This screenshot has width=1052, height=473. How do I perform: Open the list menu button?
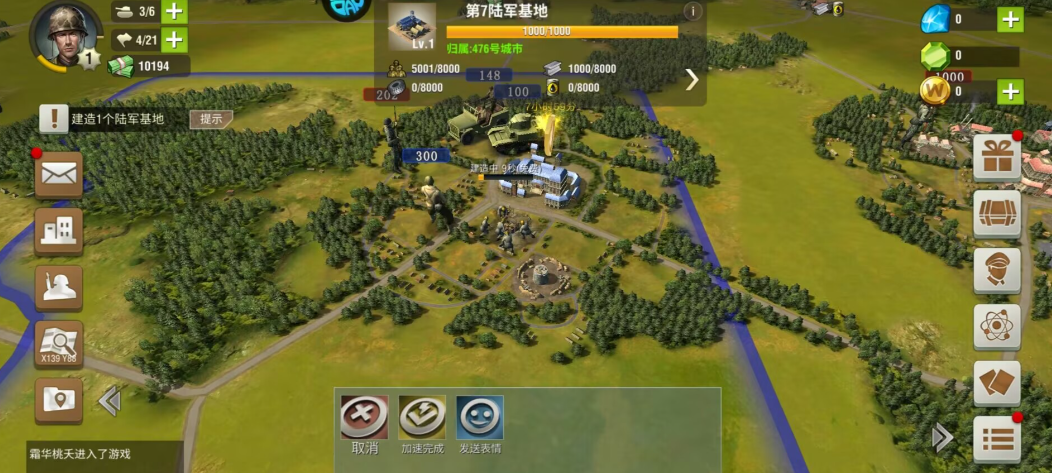coord(997,439)
